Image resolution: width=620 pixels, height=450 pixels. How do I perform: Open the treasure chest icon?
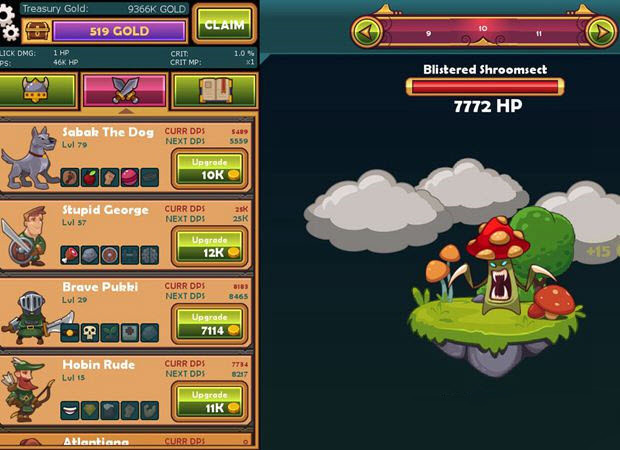pos(36,31)
